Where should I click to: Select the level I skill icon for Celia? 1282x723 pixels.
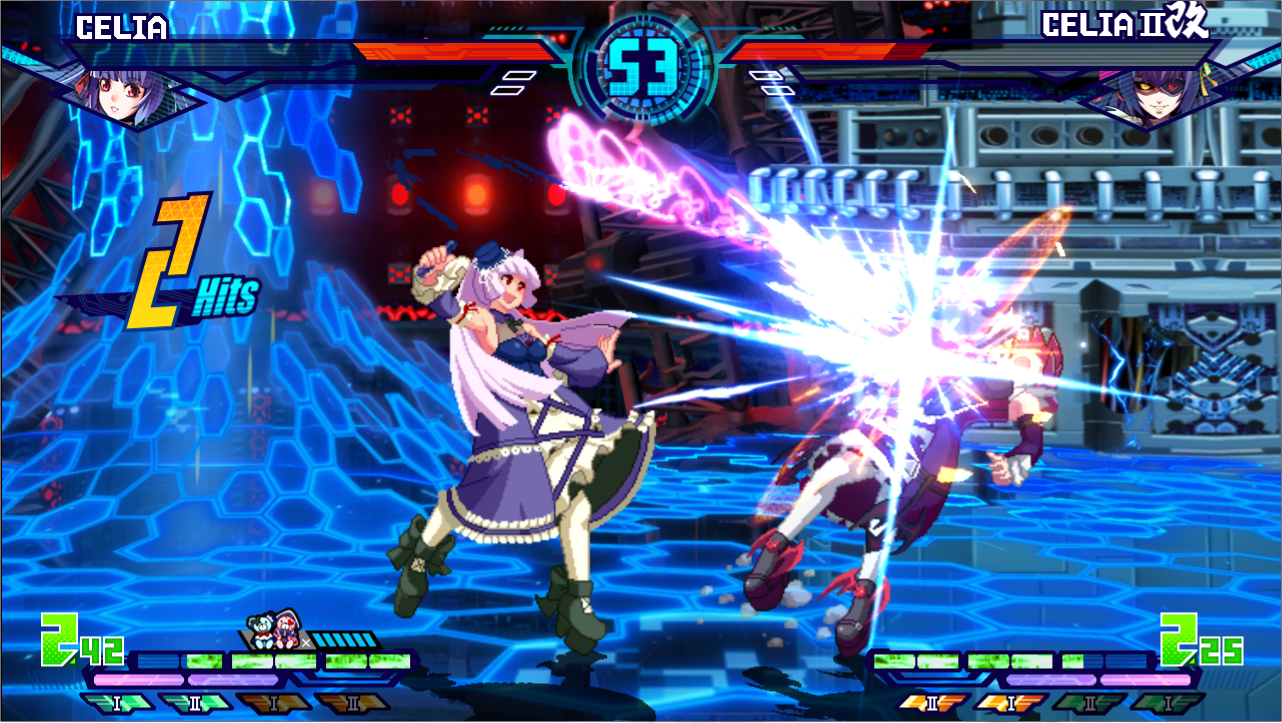(118, 702)
